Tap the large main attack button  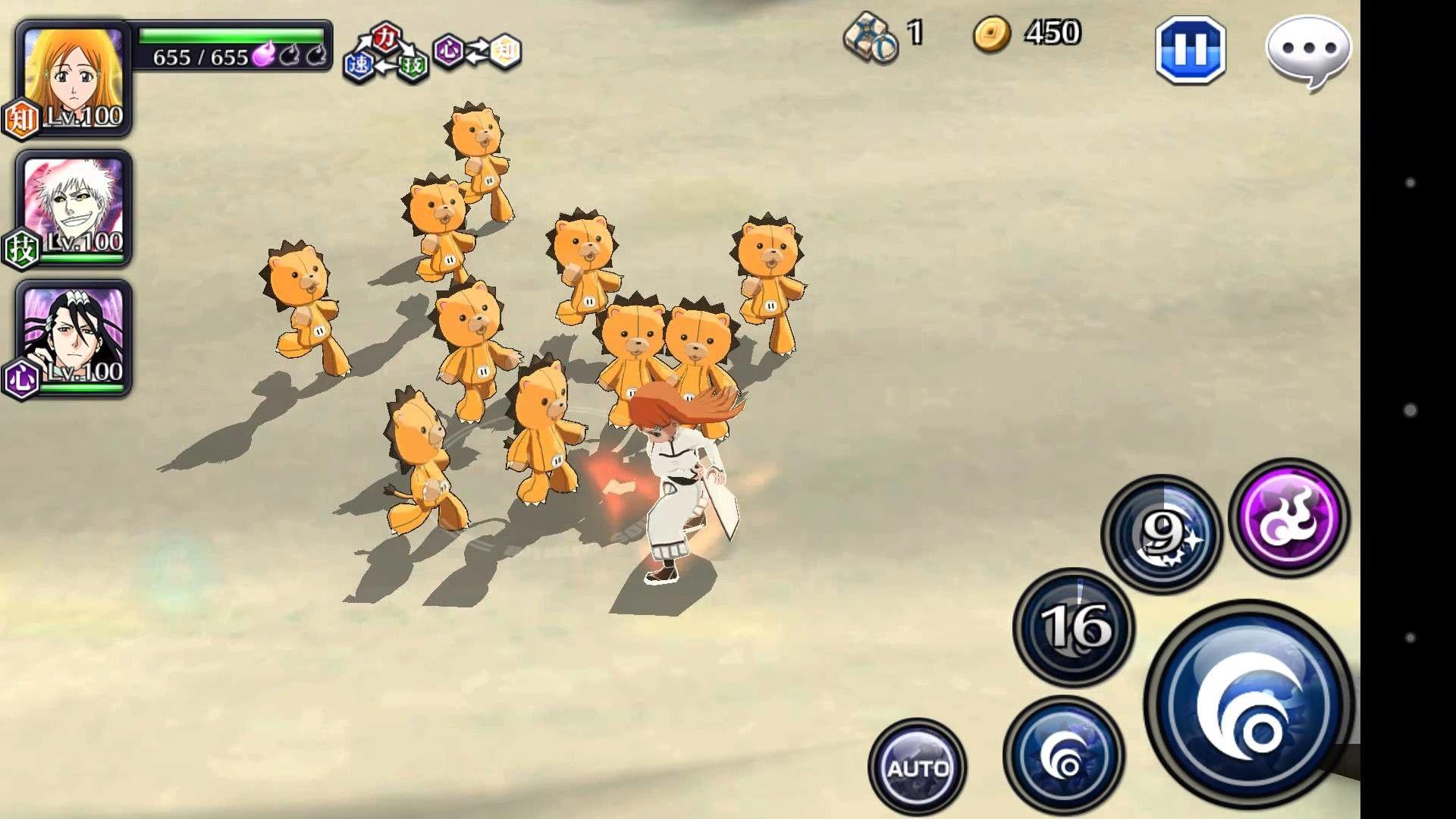point(1250,703)
